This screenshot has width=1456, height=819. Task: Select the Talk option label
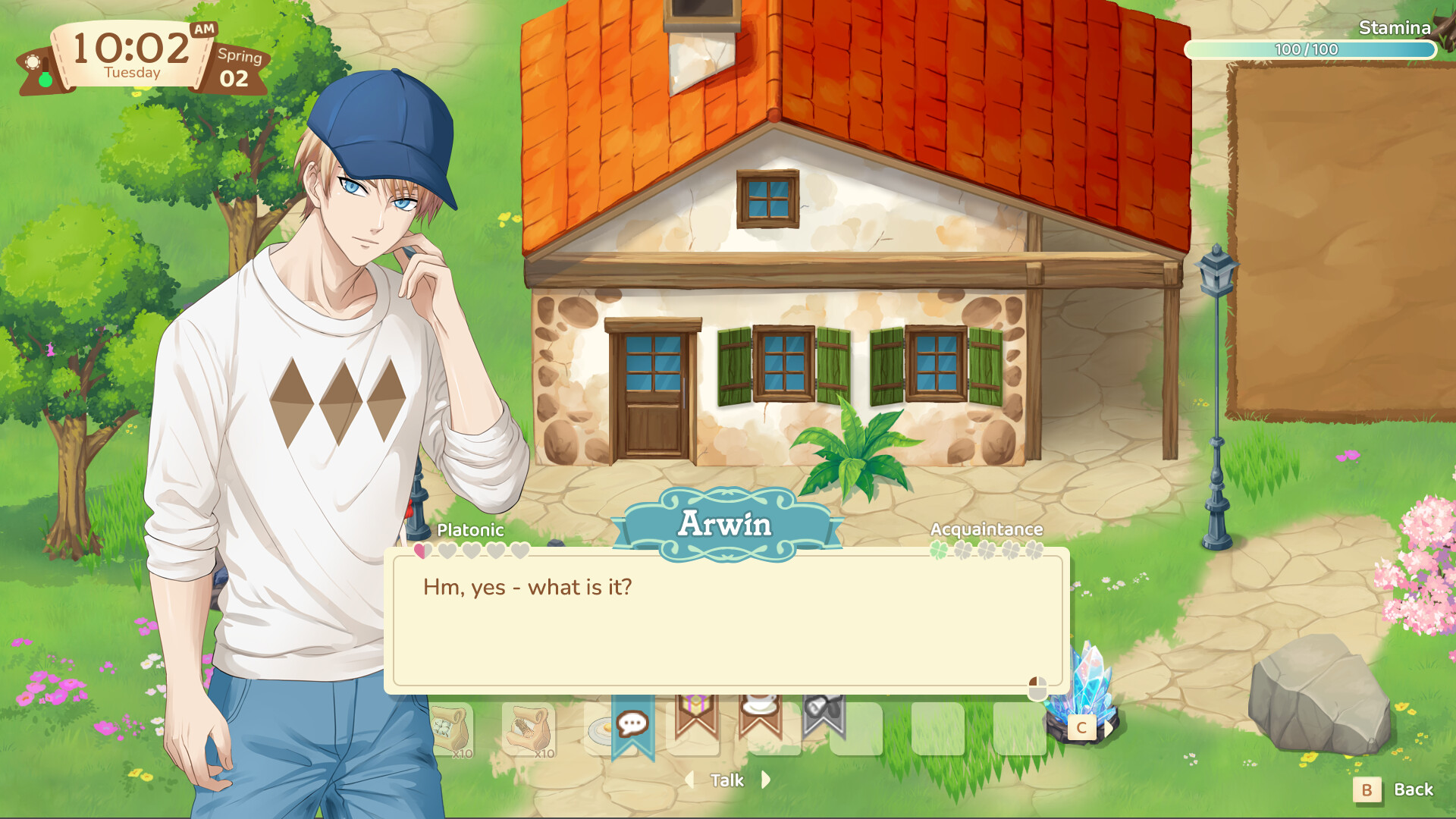[726, 780]
